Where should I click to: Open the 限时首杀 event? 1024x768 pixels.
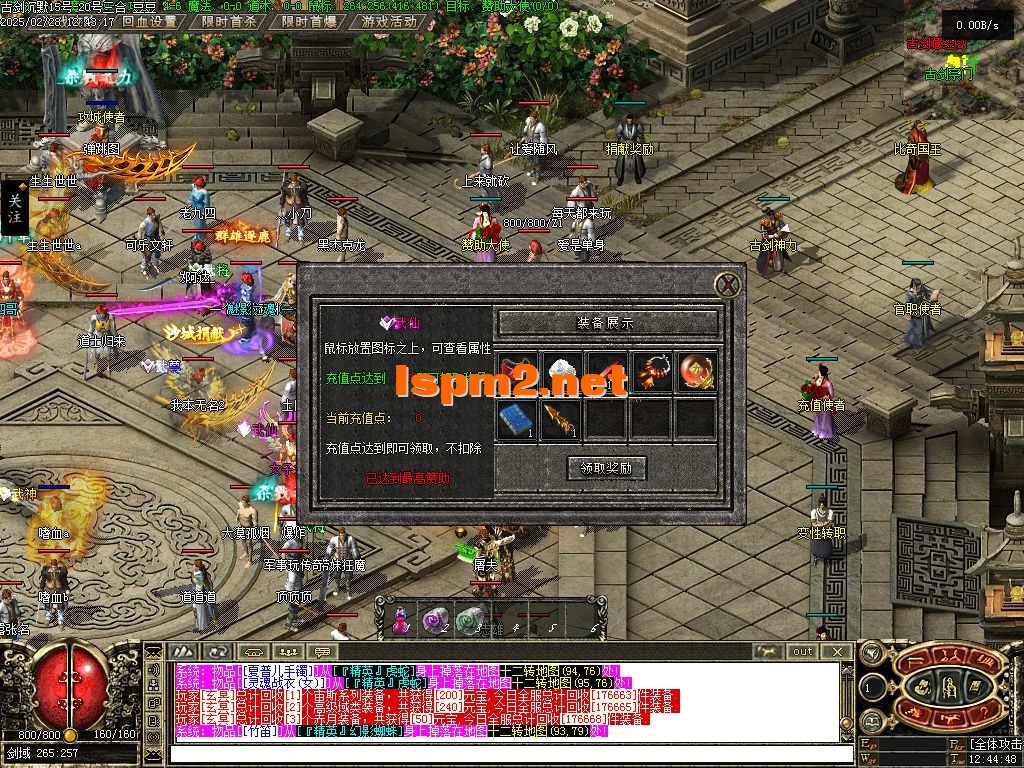[x=228, y=21]
